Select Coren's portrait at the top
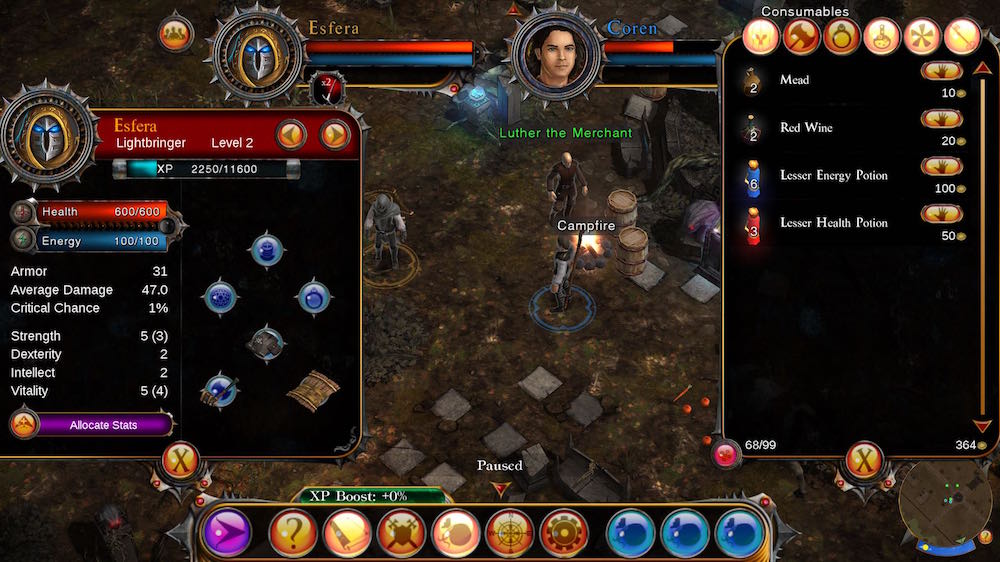Screen dimensions: 1000x562 tap(556, 55)
